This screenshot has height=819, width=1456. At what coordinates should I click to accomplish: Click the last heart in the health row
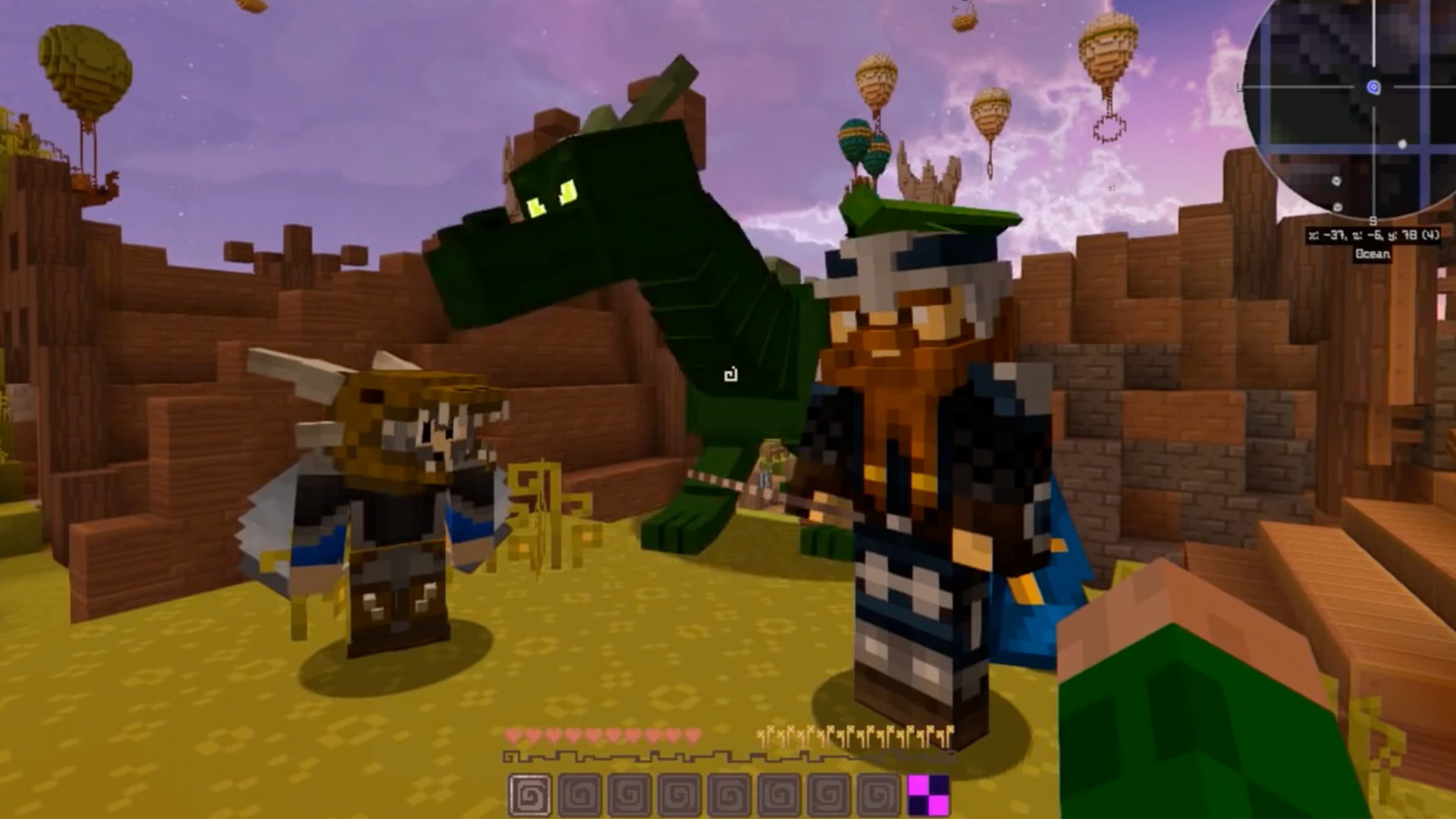pos(694,735)
